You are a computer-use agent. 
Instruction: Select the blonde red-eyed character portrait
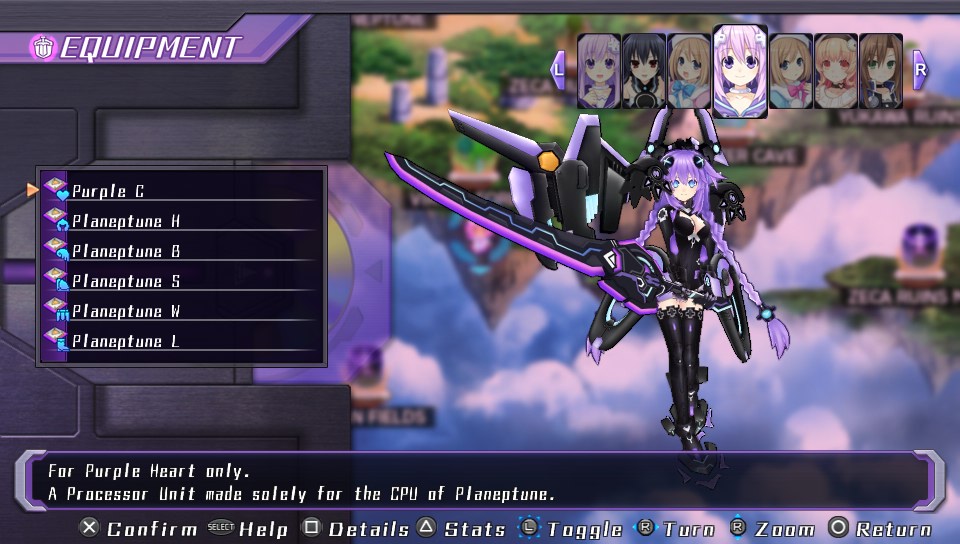835,71
